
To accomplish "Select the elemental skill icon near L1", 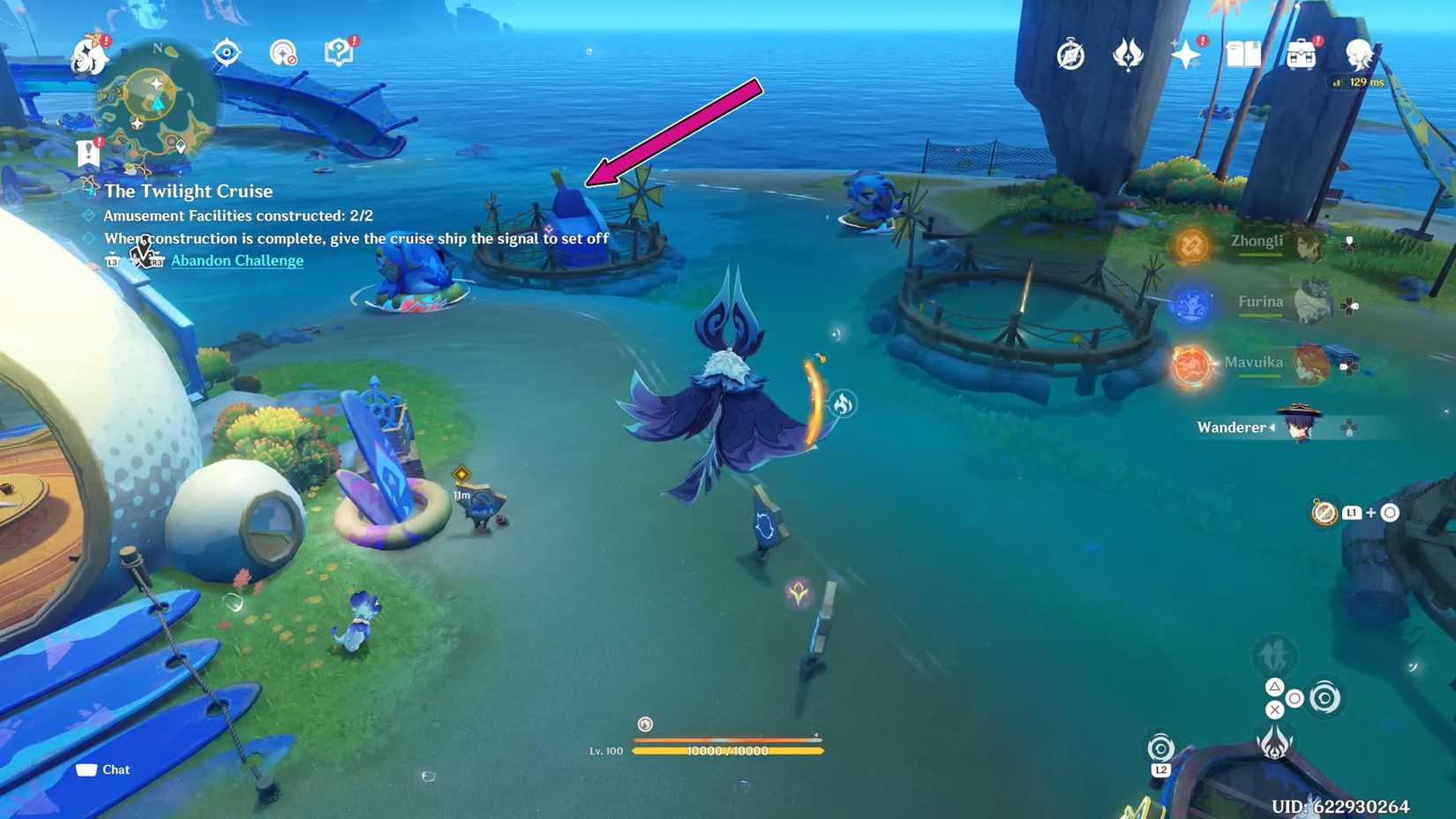I will pos(1323,512).
